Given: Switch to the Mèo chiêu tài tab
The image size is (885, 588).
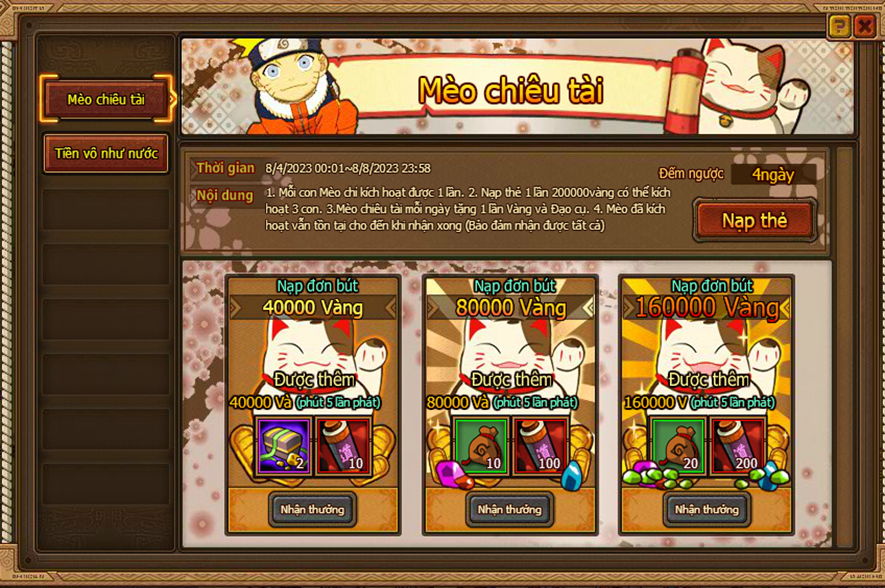Looking at the screenshot, I should [106, 99].
